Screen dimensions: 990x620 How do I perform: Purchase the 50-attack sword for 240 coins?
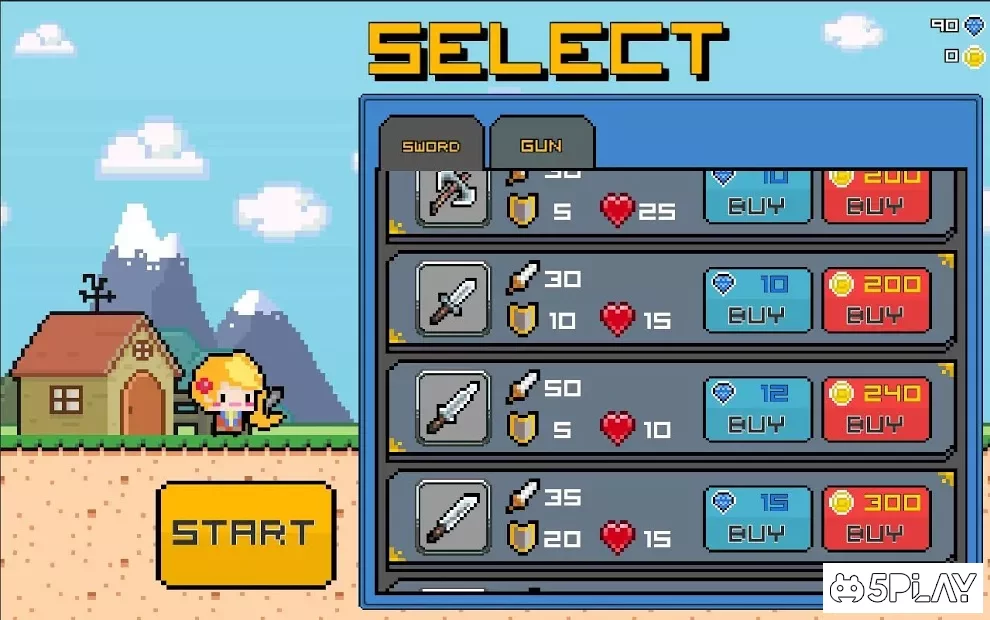(876, 408)
